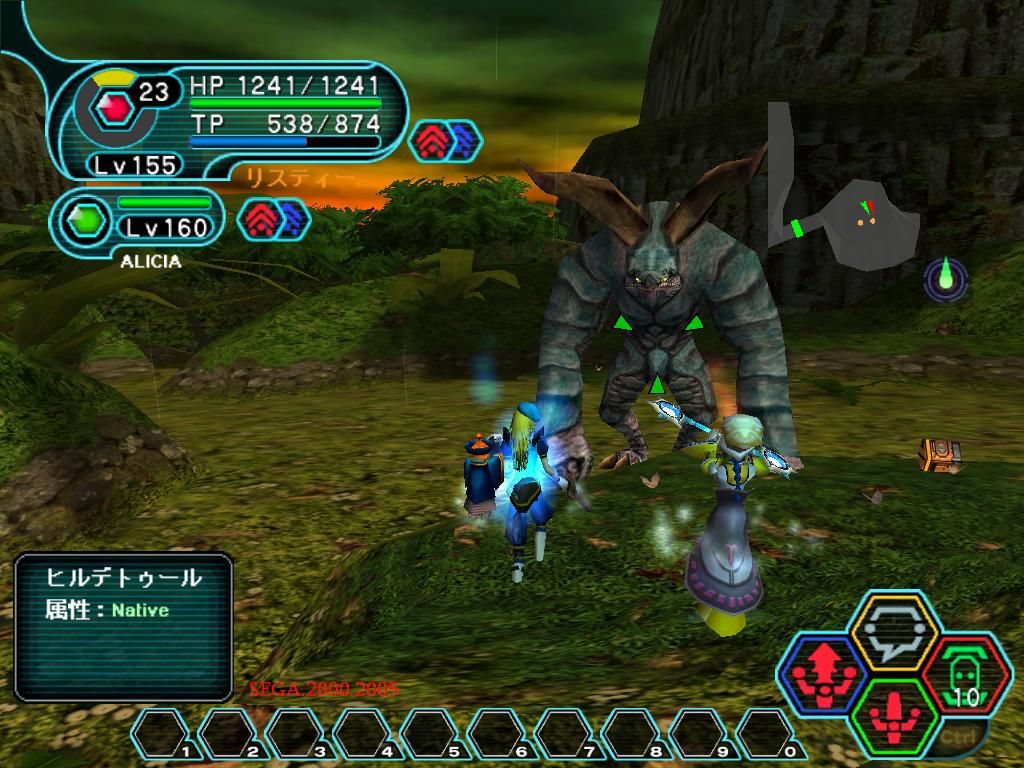Inspect your own Shifta and Deband buff icons
This screenshot has width=1024, height=768.
446,140
